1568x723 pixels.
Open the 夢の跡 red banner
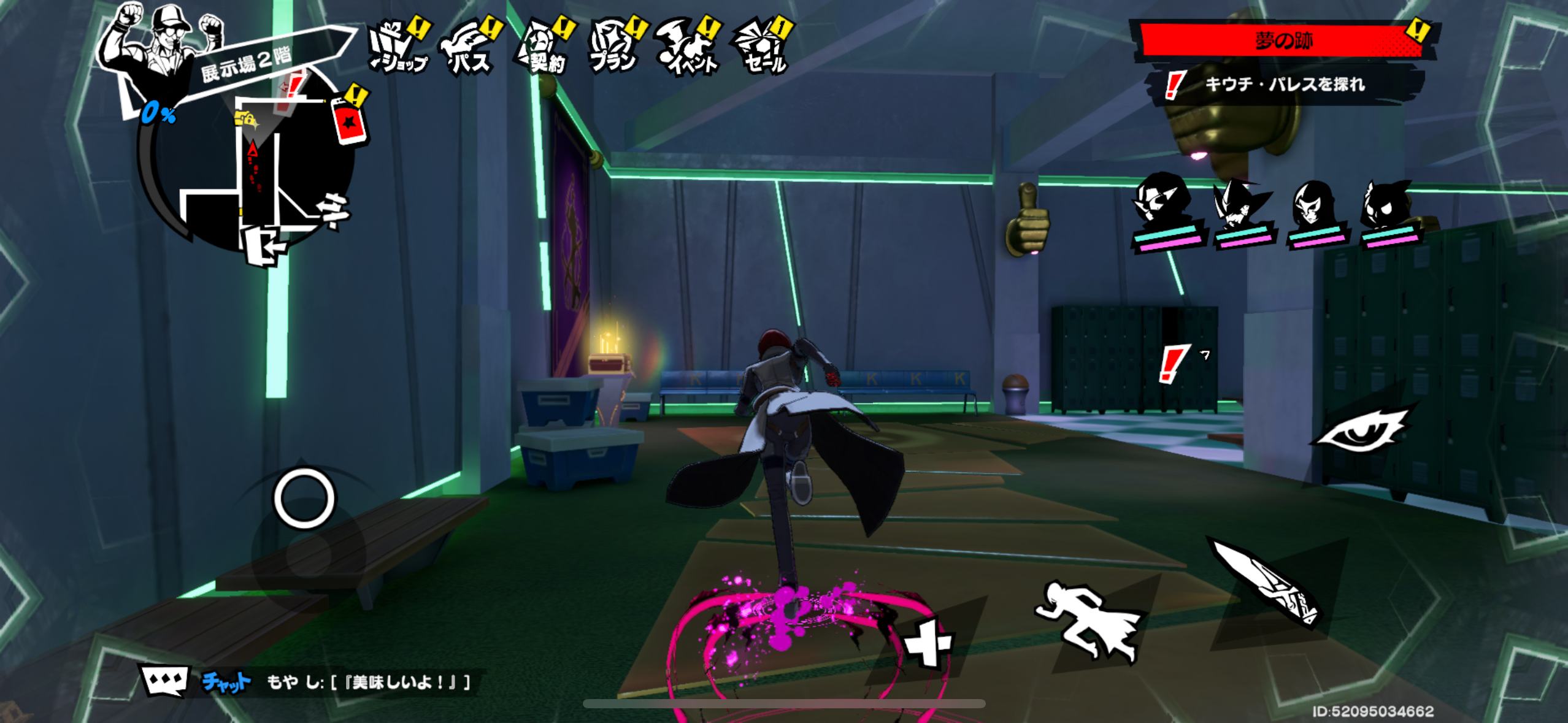(1283, 40)
